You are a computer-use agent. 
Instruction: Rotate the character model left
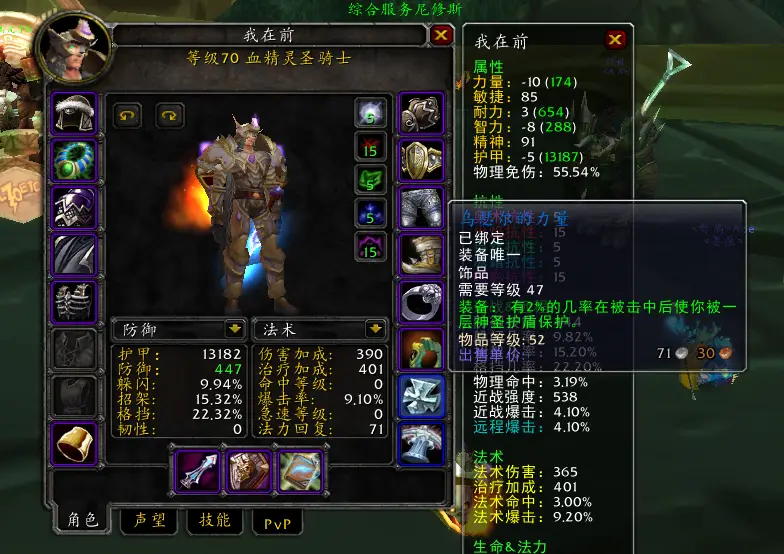[x=127, y=115]
